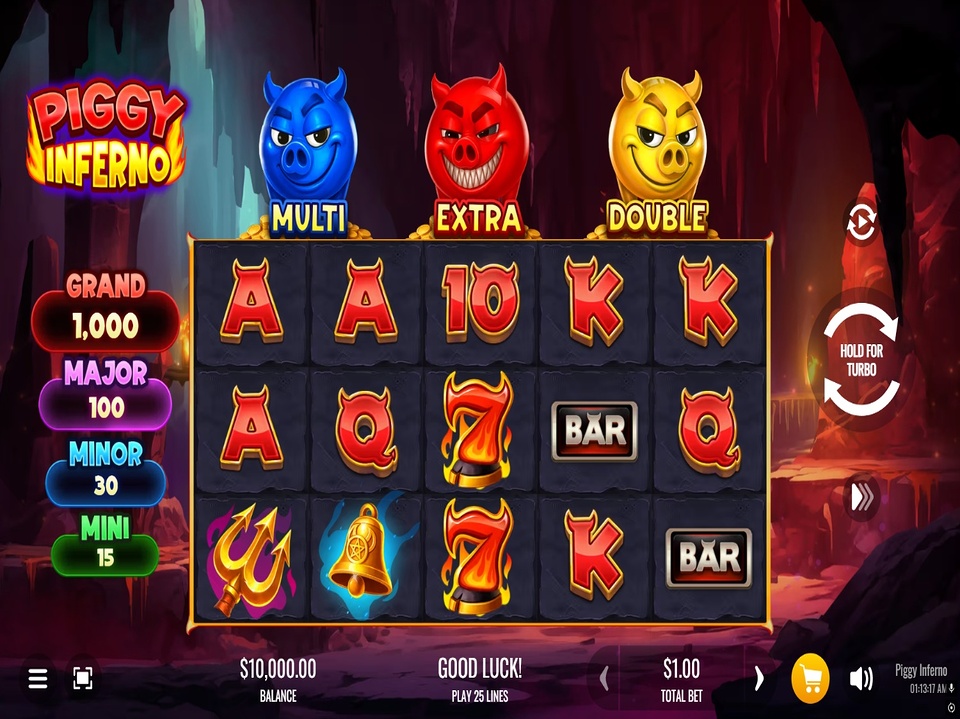The image size is (960, 719).
Task: Toggle the fast-forward turbo arrows
Action: (x=861, y=497)
